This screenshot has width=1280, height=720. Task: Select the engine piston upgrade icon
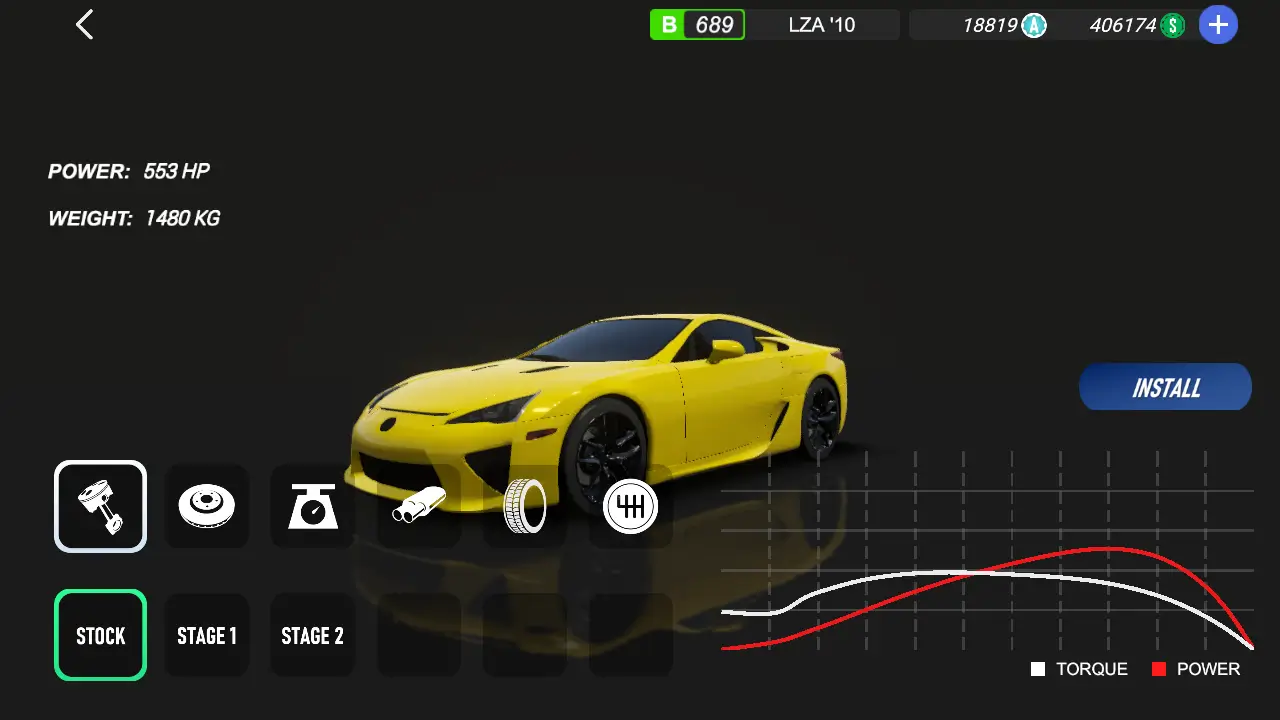[100, 506]
